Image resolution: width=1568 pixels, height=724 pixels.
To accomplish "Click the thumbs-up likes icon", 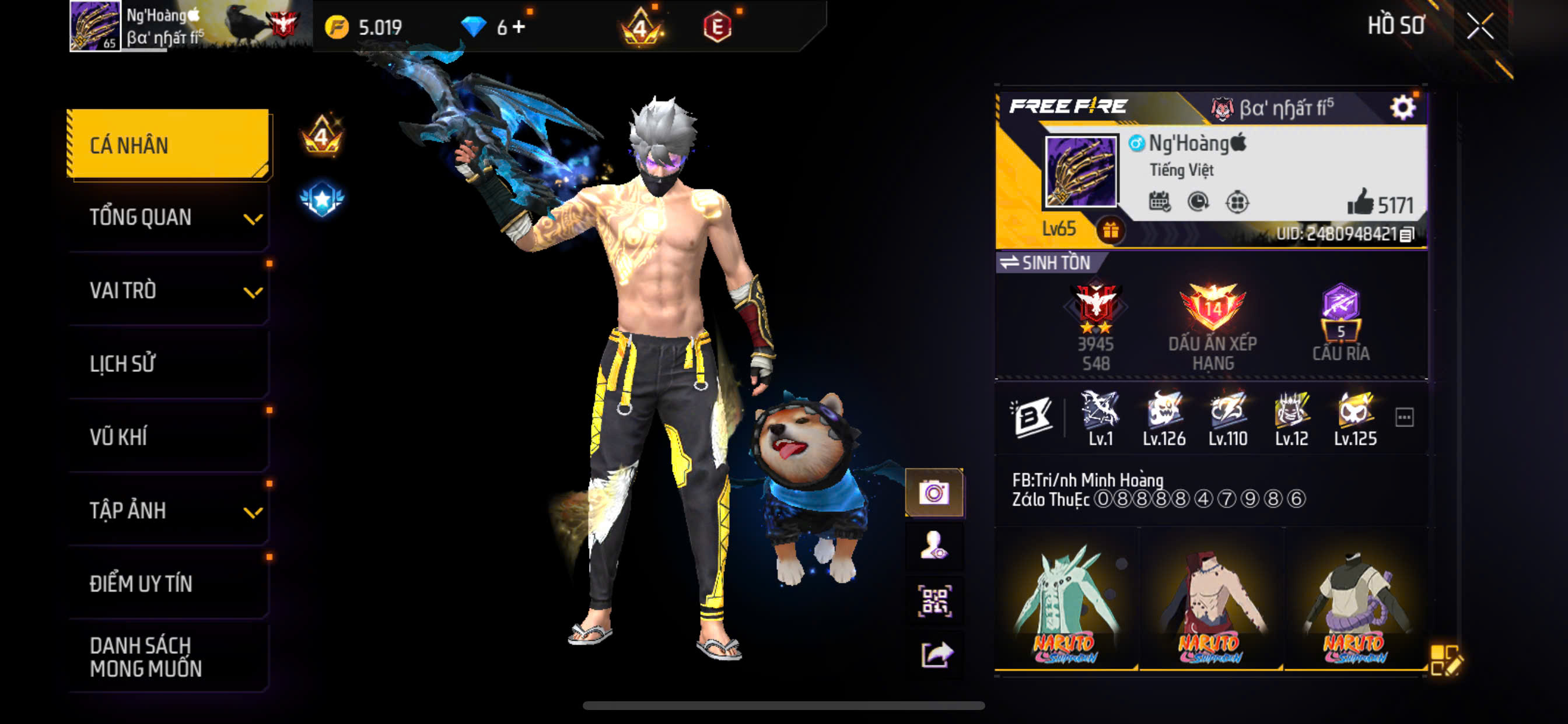I will point(1360,202).
